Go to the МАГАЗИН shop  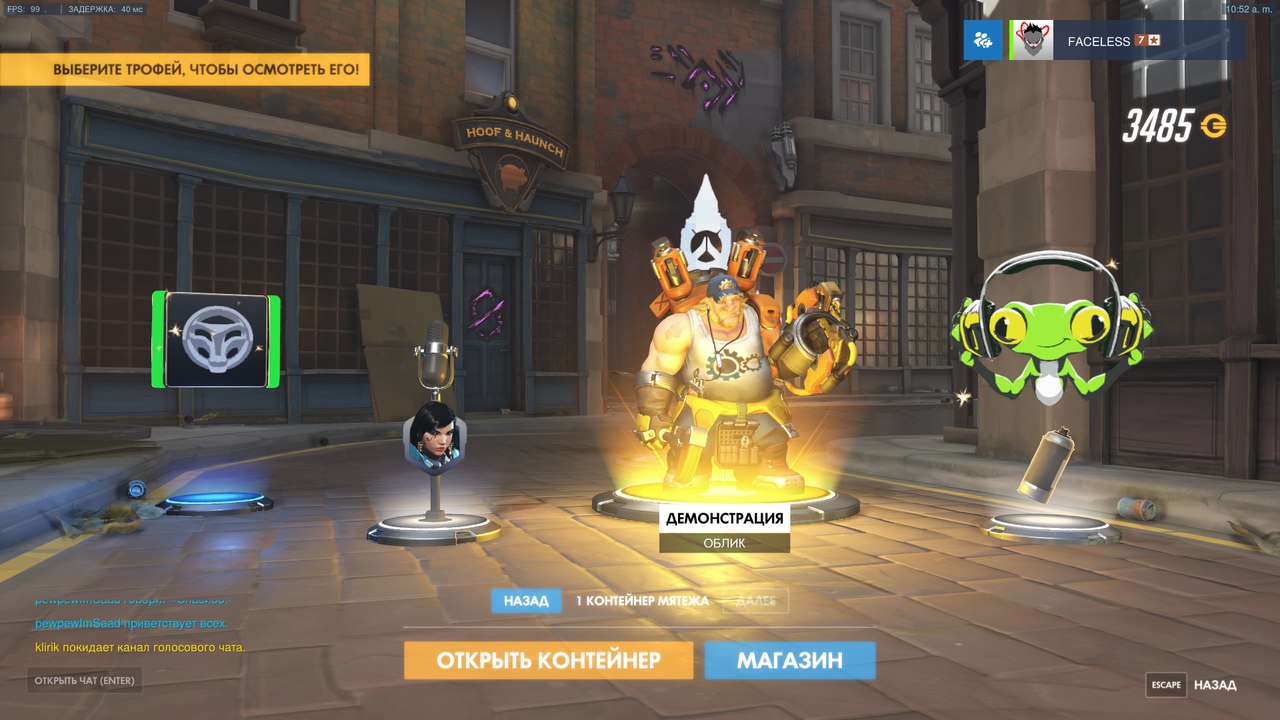point(789,660)
